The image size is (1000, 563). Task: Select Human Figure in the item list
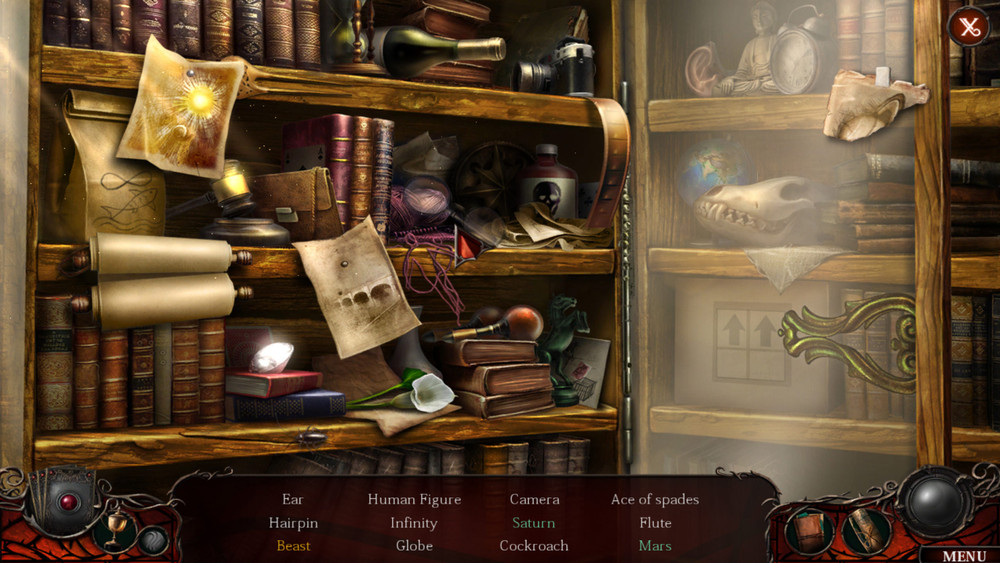pos(414,499)
